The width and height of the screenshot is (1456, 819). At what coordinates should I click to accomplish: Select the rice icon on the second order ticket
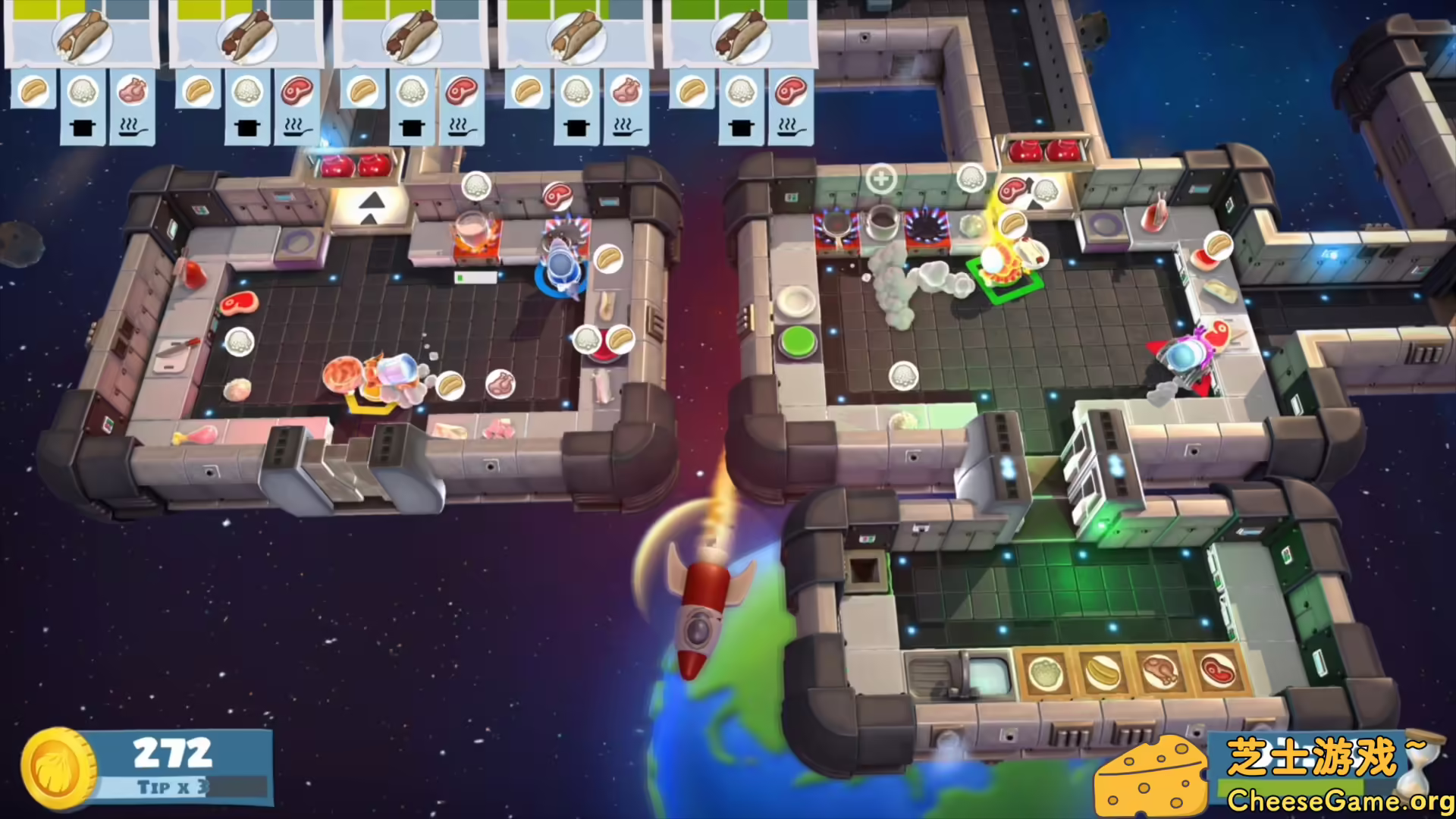click(247, 93)
